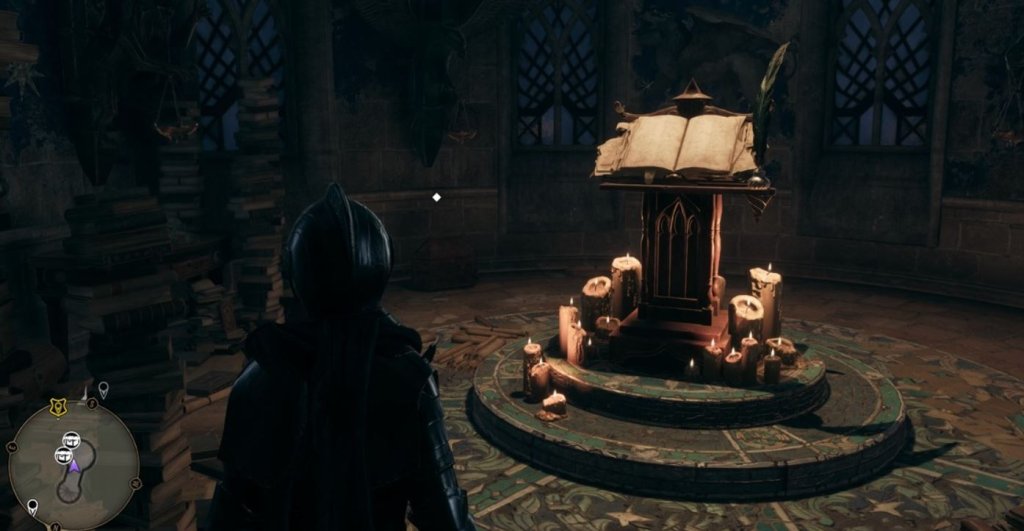Click the lower chest marker on minimap
The width and height of the screenshot is (1024, 531).
pos(63,455)
